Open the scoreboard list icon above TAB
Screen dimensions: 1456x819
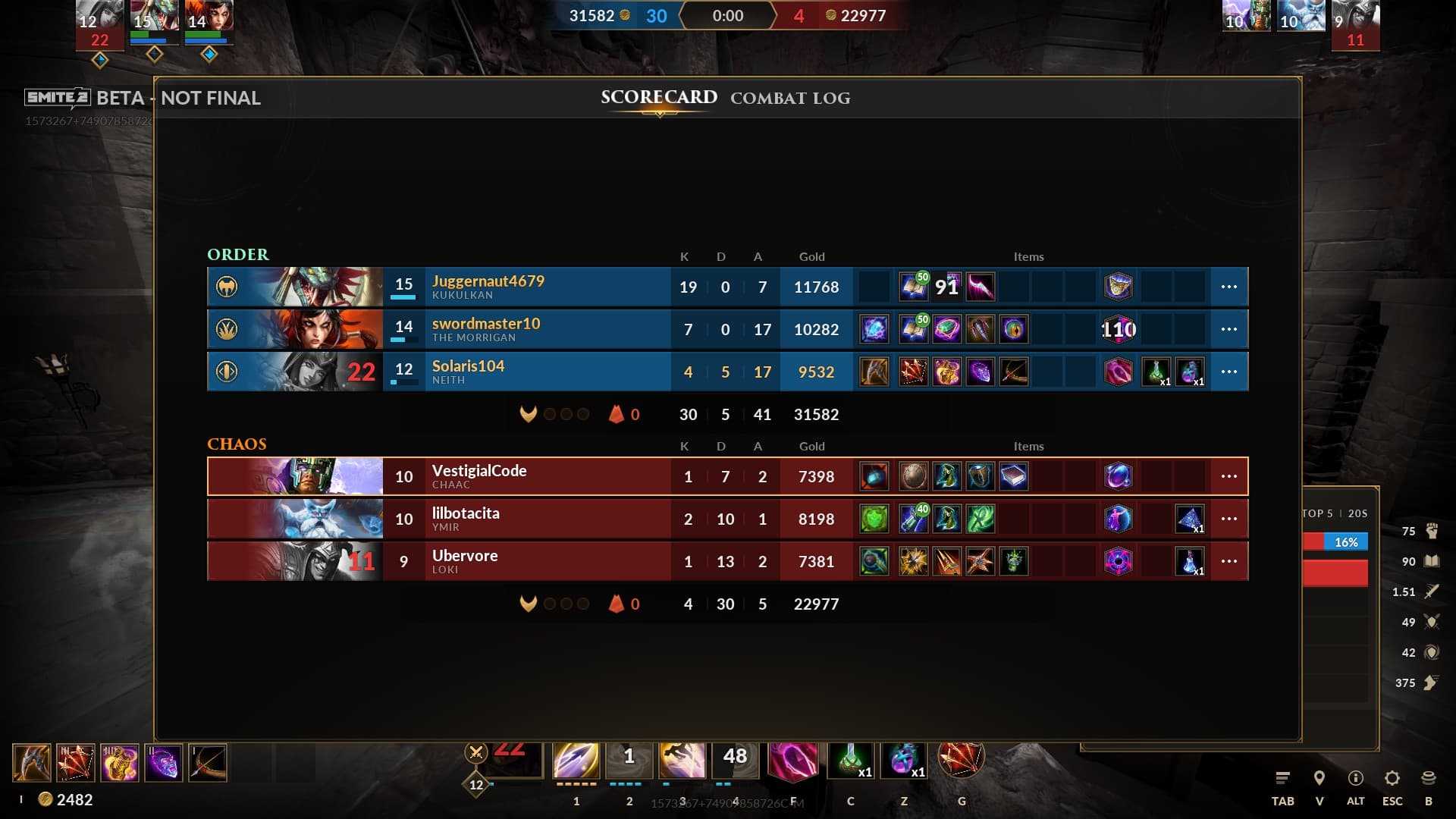point(1282,778)
